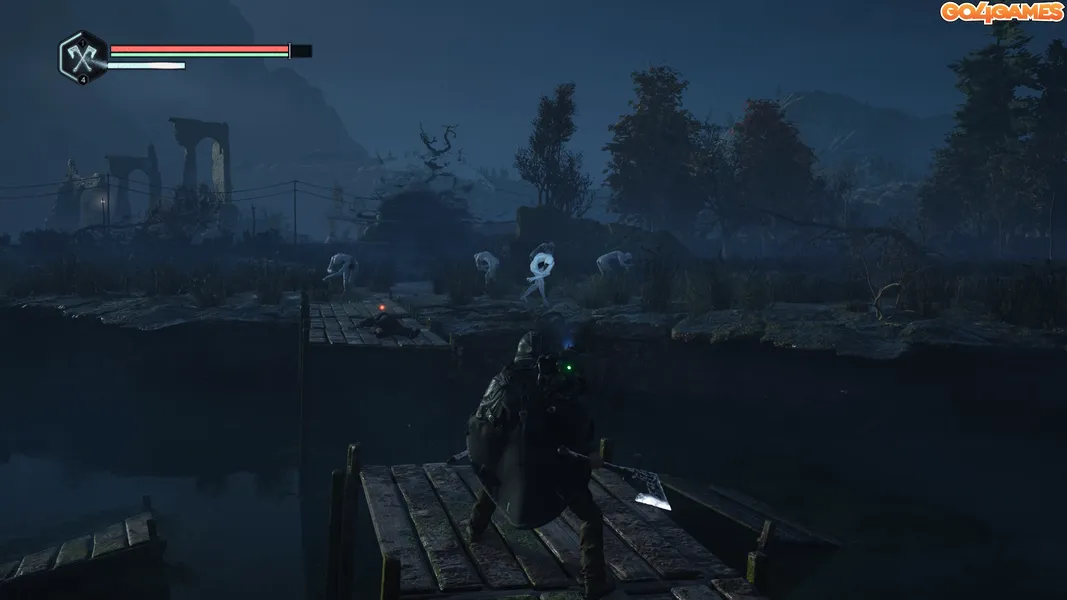
Task: Click the crossed axes weapon icon
Action: (x=82, y=55)
